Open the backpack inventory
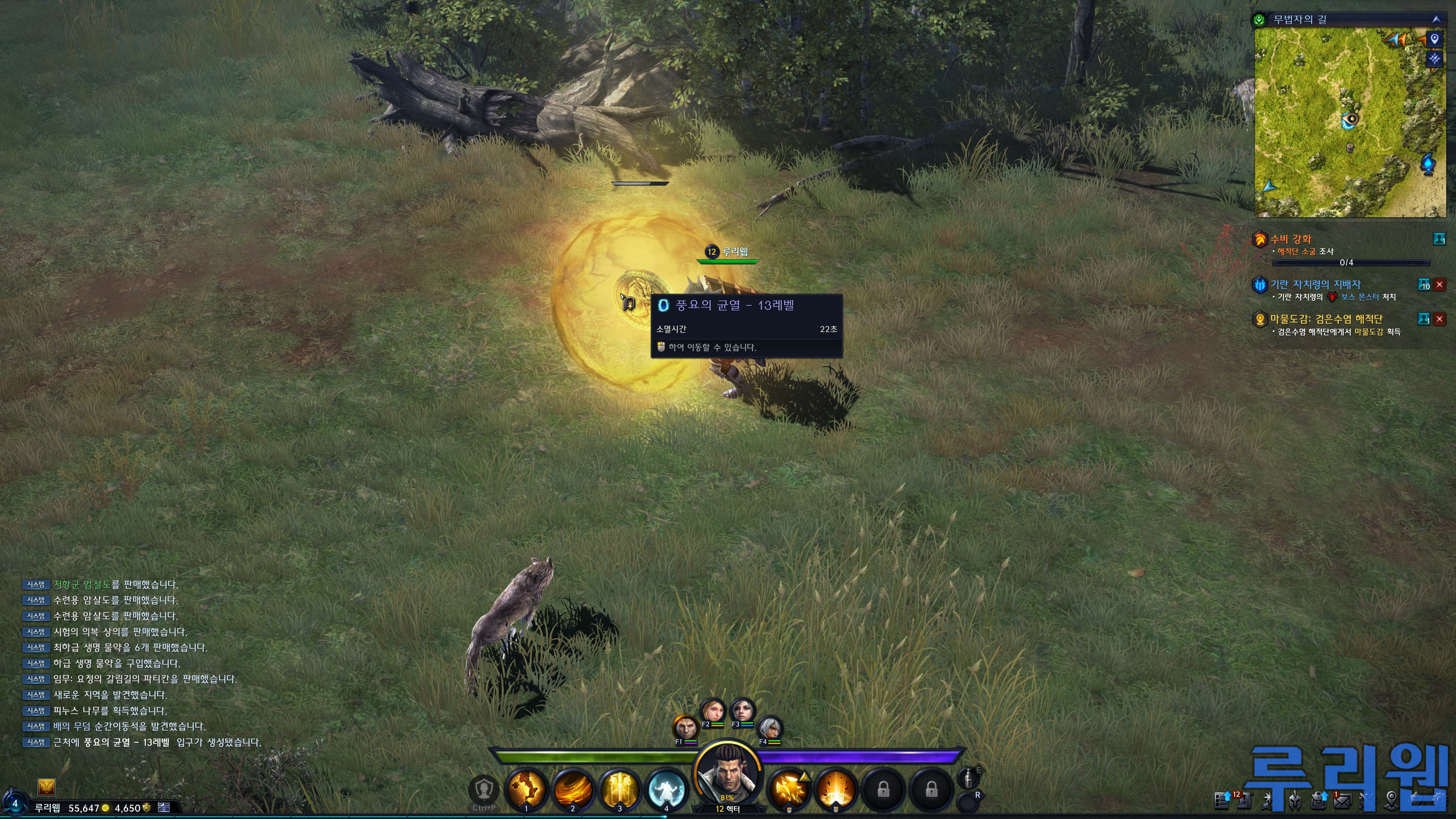1456x819 pixels. click(x=1319, y=800)
